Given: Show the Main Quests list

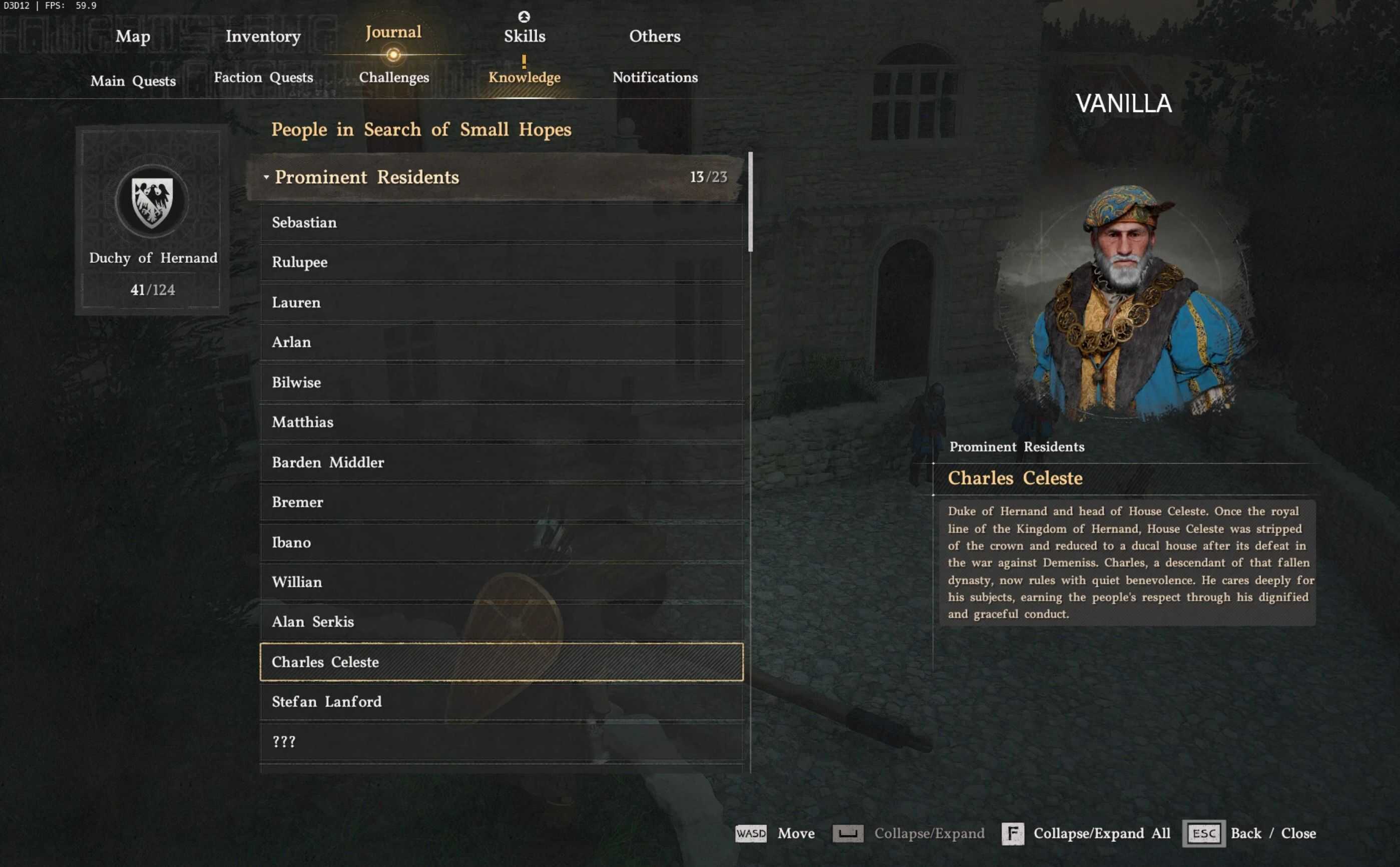Looking at the screenshot, I should pyautogui.click(x=133, y=81).
